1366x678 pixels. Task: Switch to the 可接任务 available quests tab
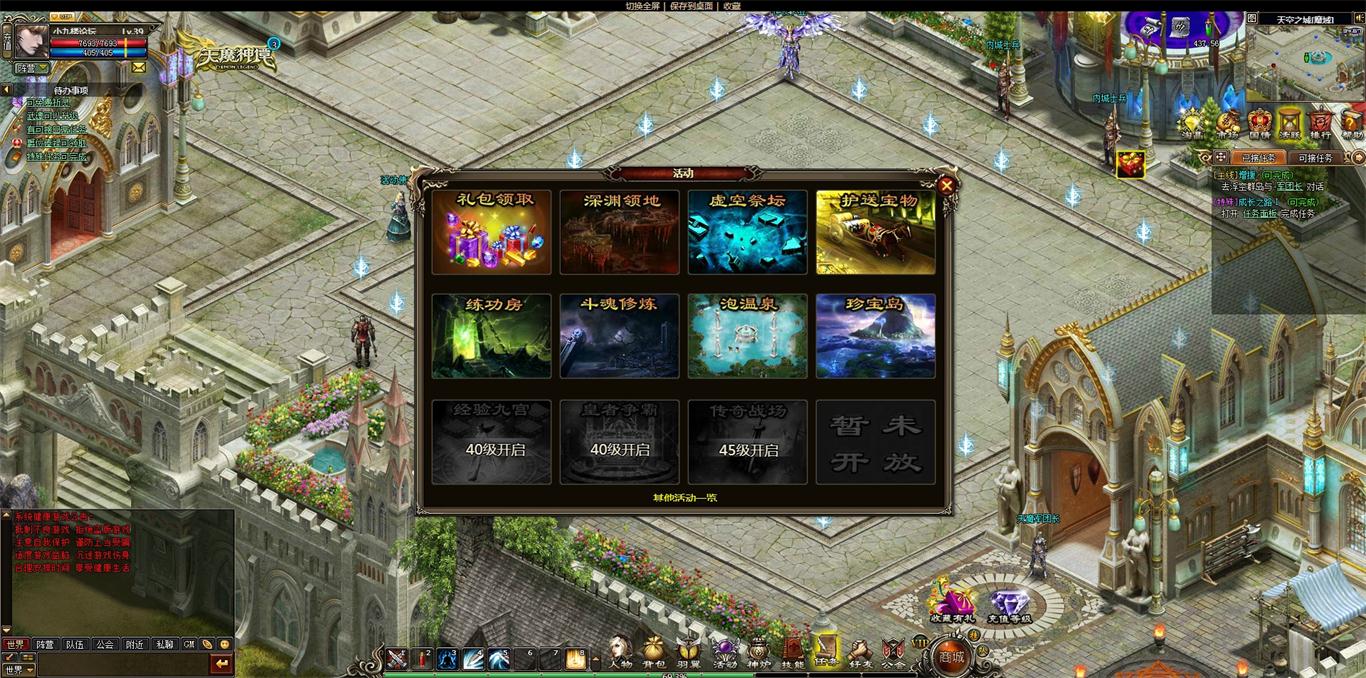point(1314,158)
